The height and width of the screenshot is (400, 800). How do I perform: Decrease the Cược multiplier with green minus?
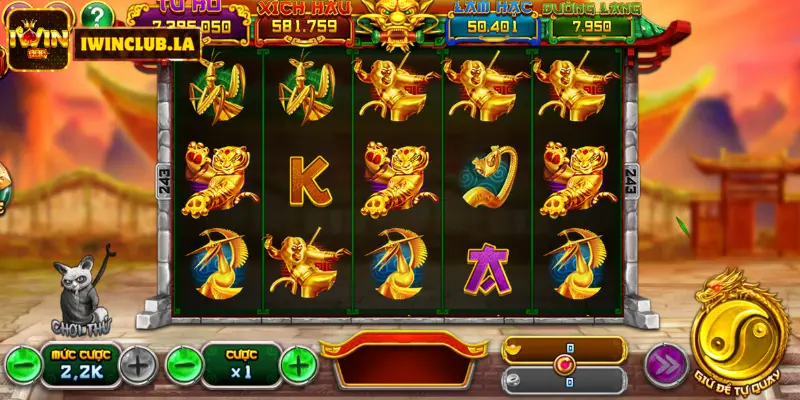(181, 364)
